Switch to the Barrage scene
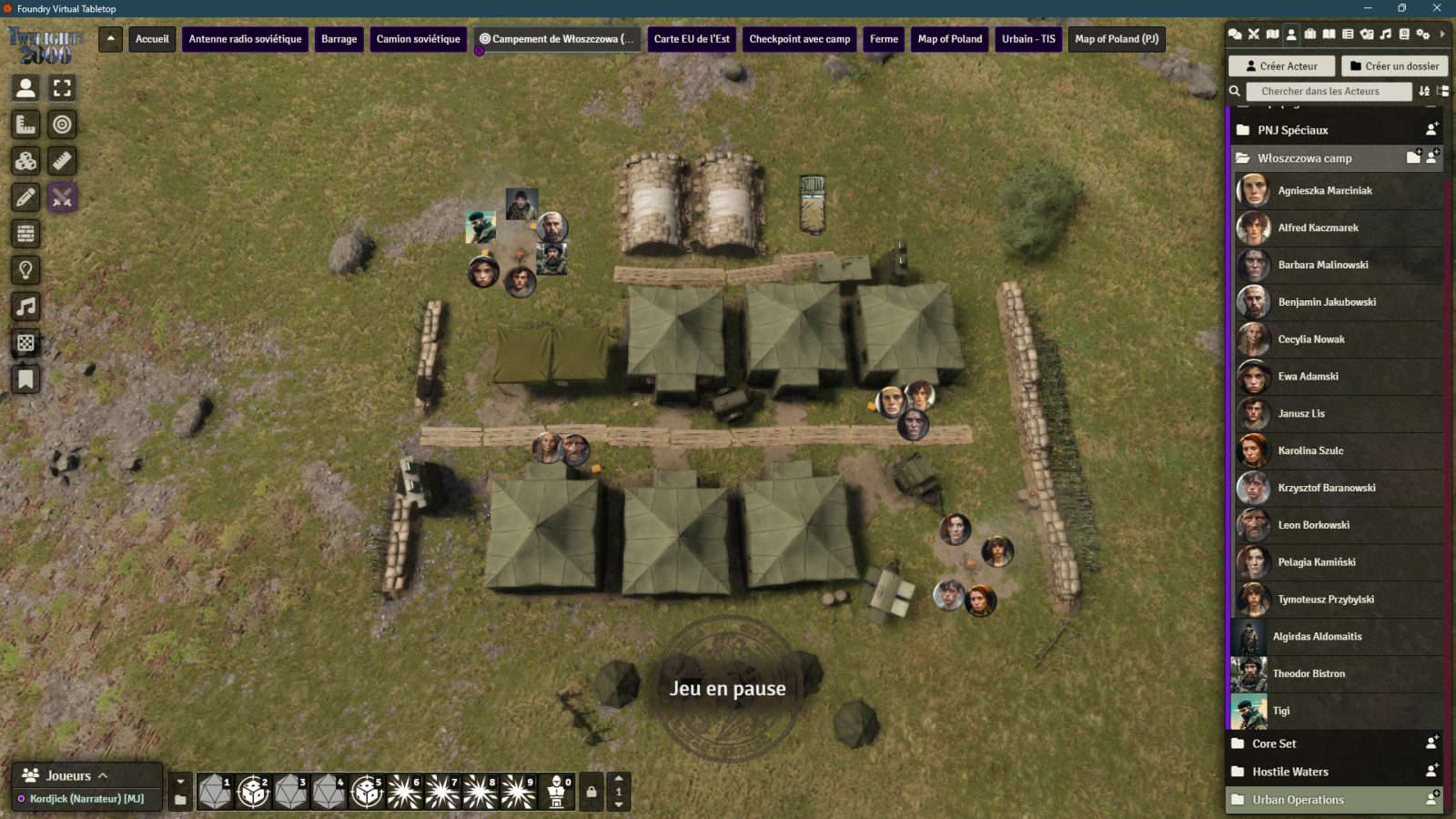 point(339,39)
